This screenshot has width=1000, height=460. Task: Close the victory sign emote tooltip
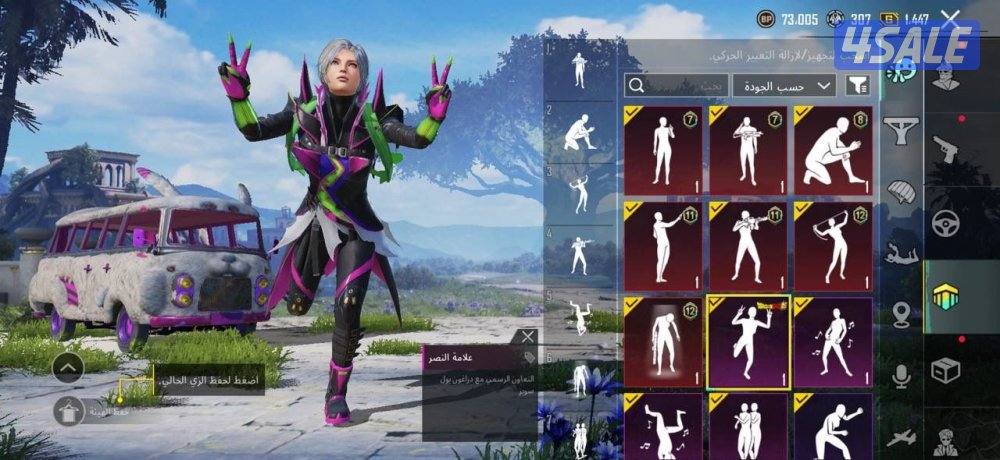(528, 337)
